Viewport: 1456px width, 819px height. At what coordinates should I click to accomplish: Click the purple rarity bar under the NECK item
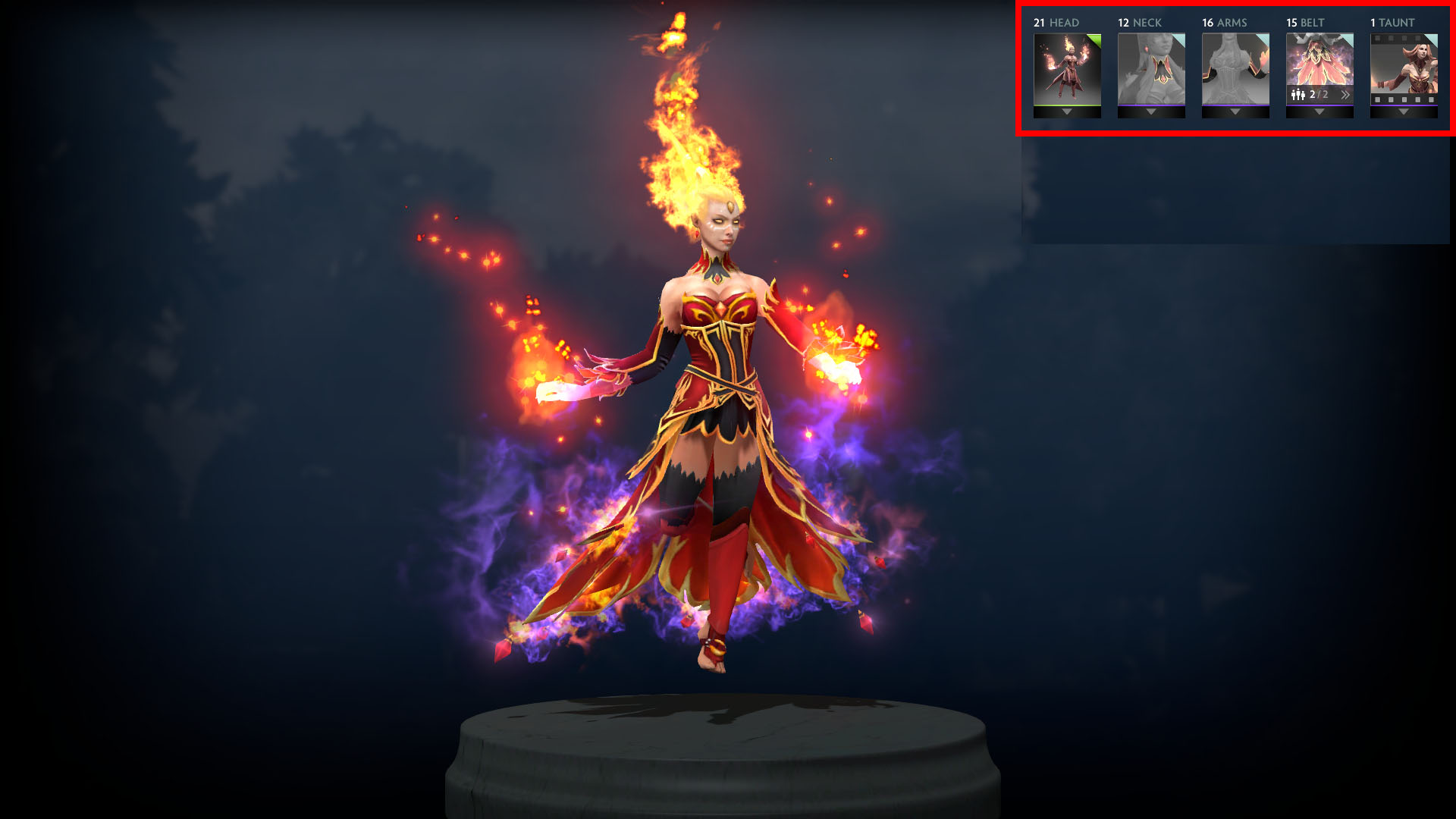click(1150, 104)
